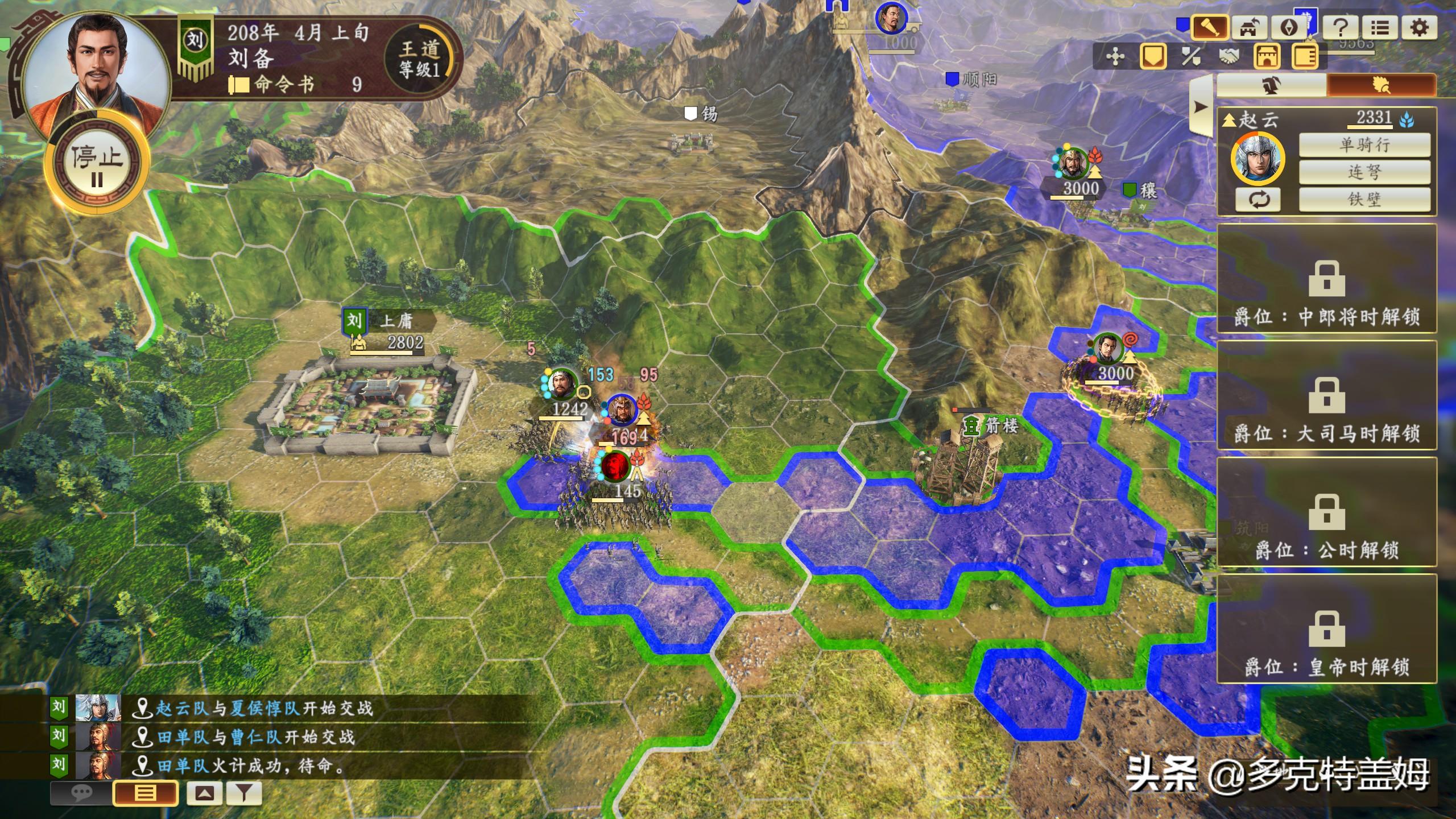
Task: Switch to the horse unit tab
Action: click(x=1270, y=85)
